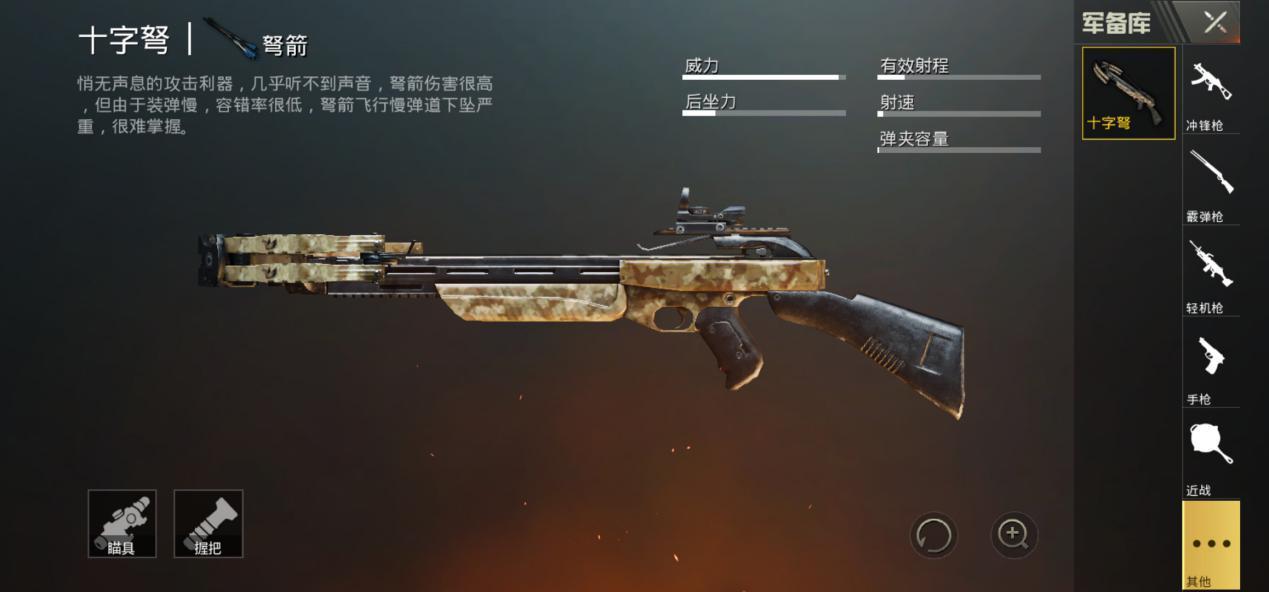Viewport: 1269px width, 592px height.
Task: Close the 军备库 armory screen
Action: (1214, 22)
